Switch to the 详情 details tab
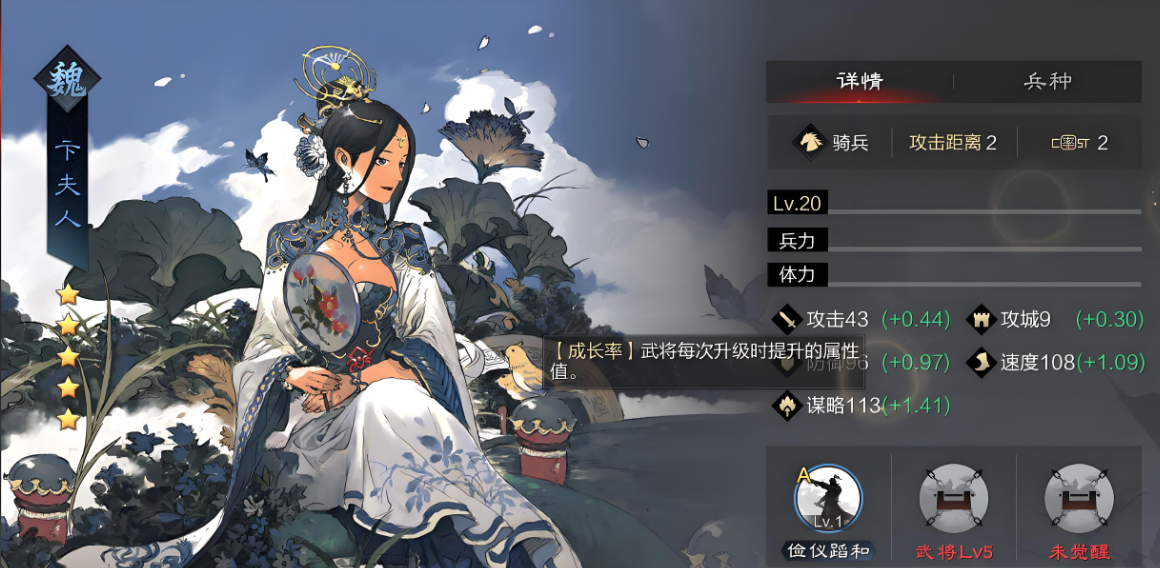 click(x=859, y=82)
